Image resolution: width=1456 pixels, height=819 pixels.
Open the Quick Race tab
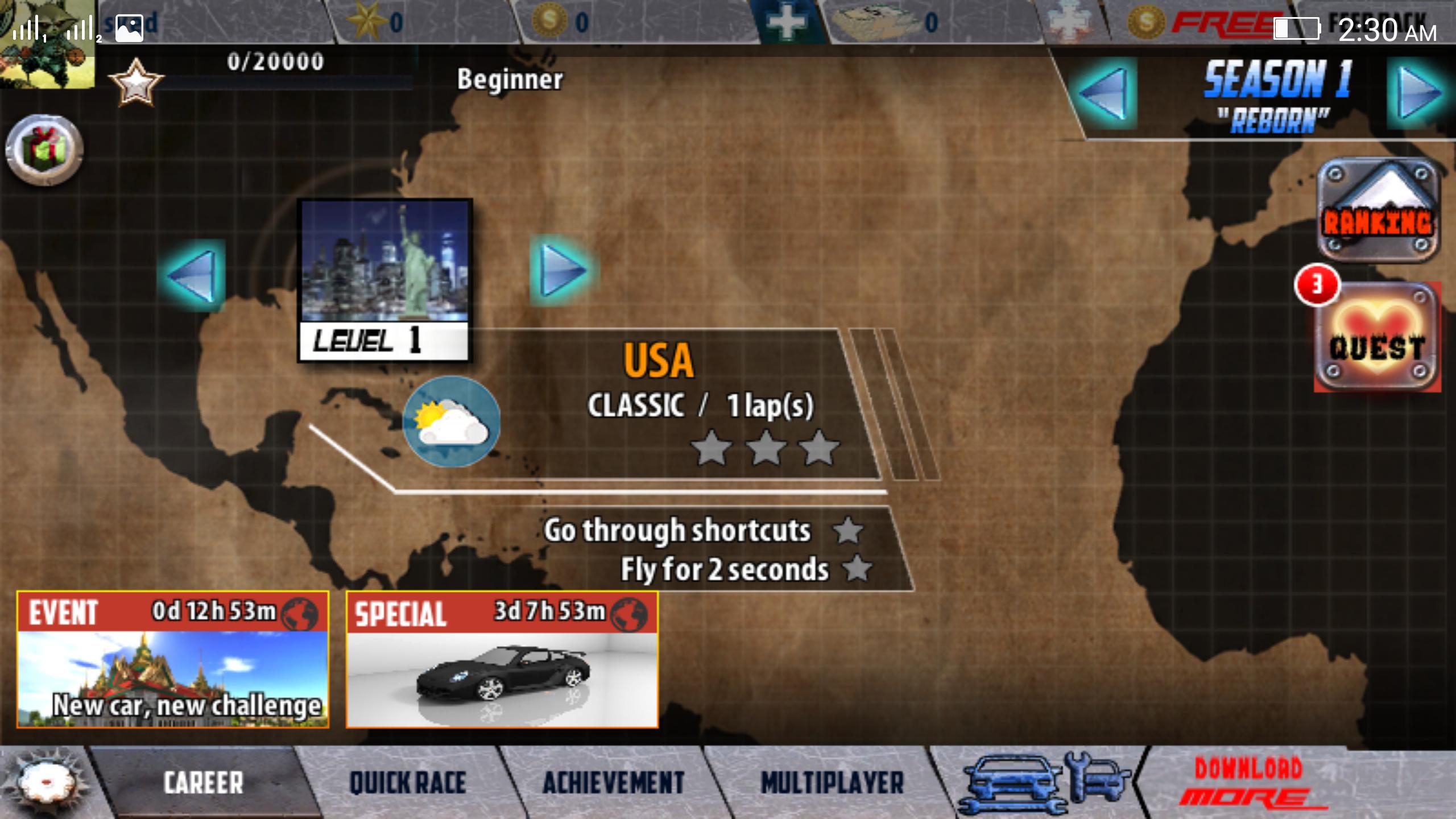pos(407,783)
